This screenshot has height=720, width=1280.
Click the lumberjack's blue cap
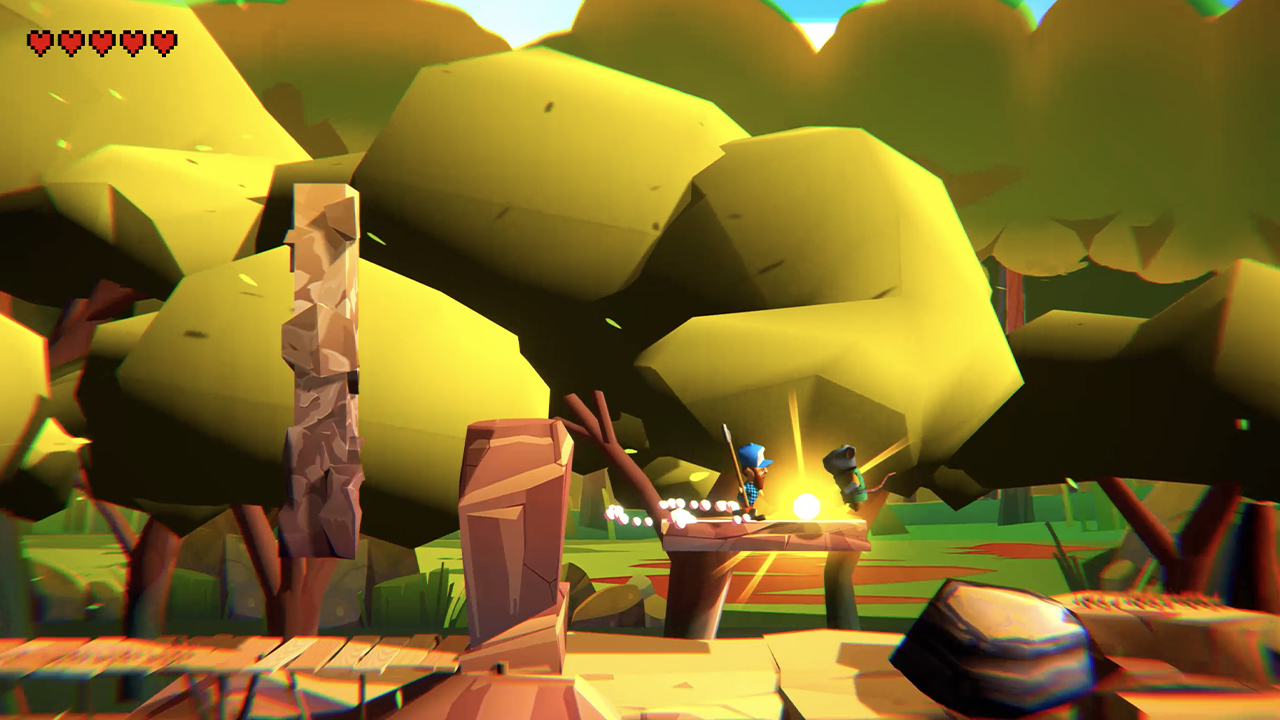[x=753, y=456]
